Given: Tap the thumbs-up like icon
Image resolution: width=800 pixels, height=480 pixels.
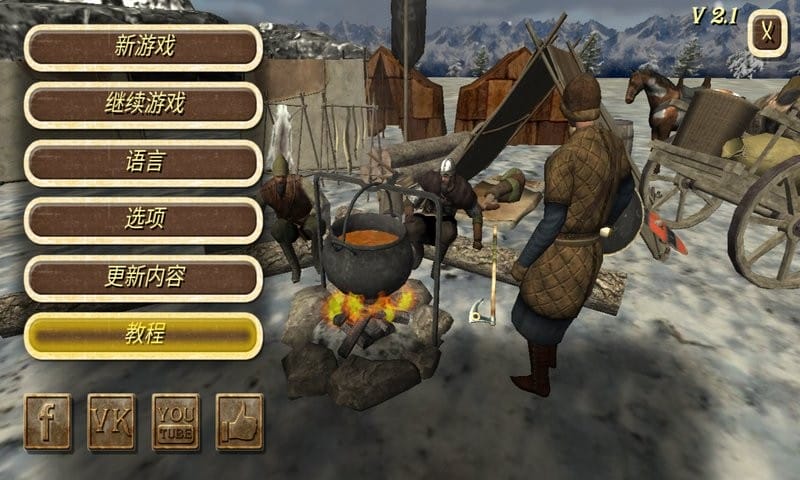Looking at the screenshot, I should [x=239, y=422].
